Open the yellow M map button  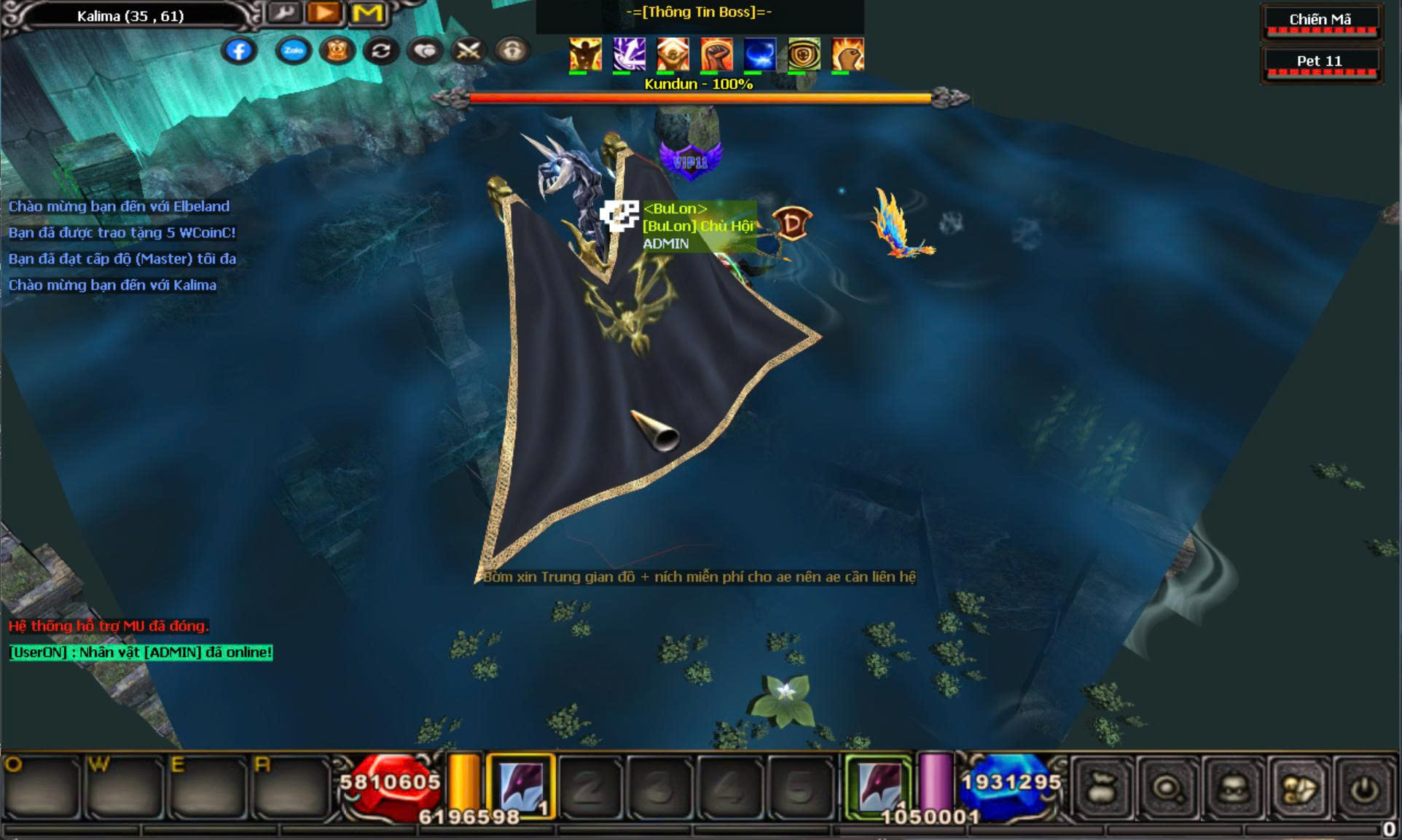[x=367, y=12]
